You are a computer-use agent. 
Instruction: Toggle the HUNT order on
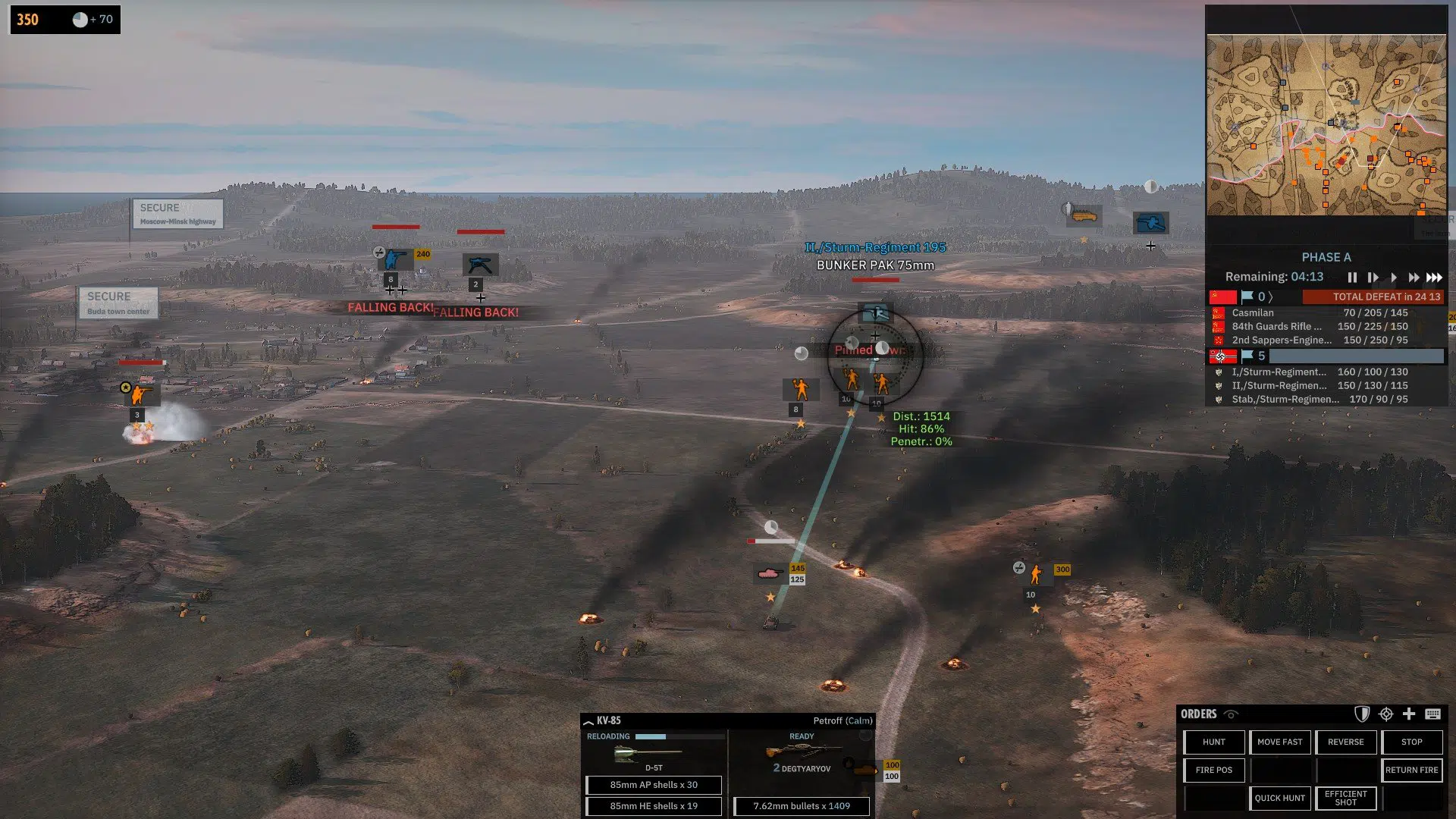[1213, 742]
